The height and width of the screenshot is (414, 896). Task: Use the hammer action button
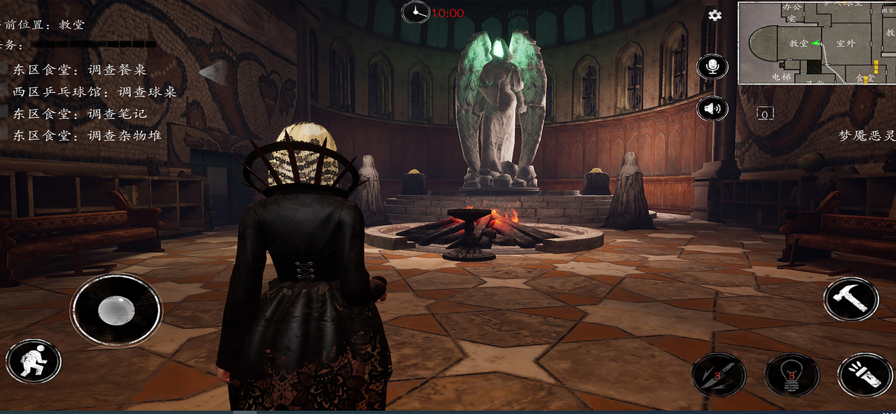point(851,300)
